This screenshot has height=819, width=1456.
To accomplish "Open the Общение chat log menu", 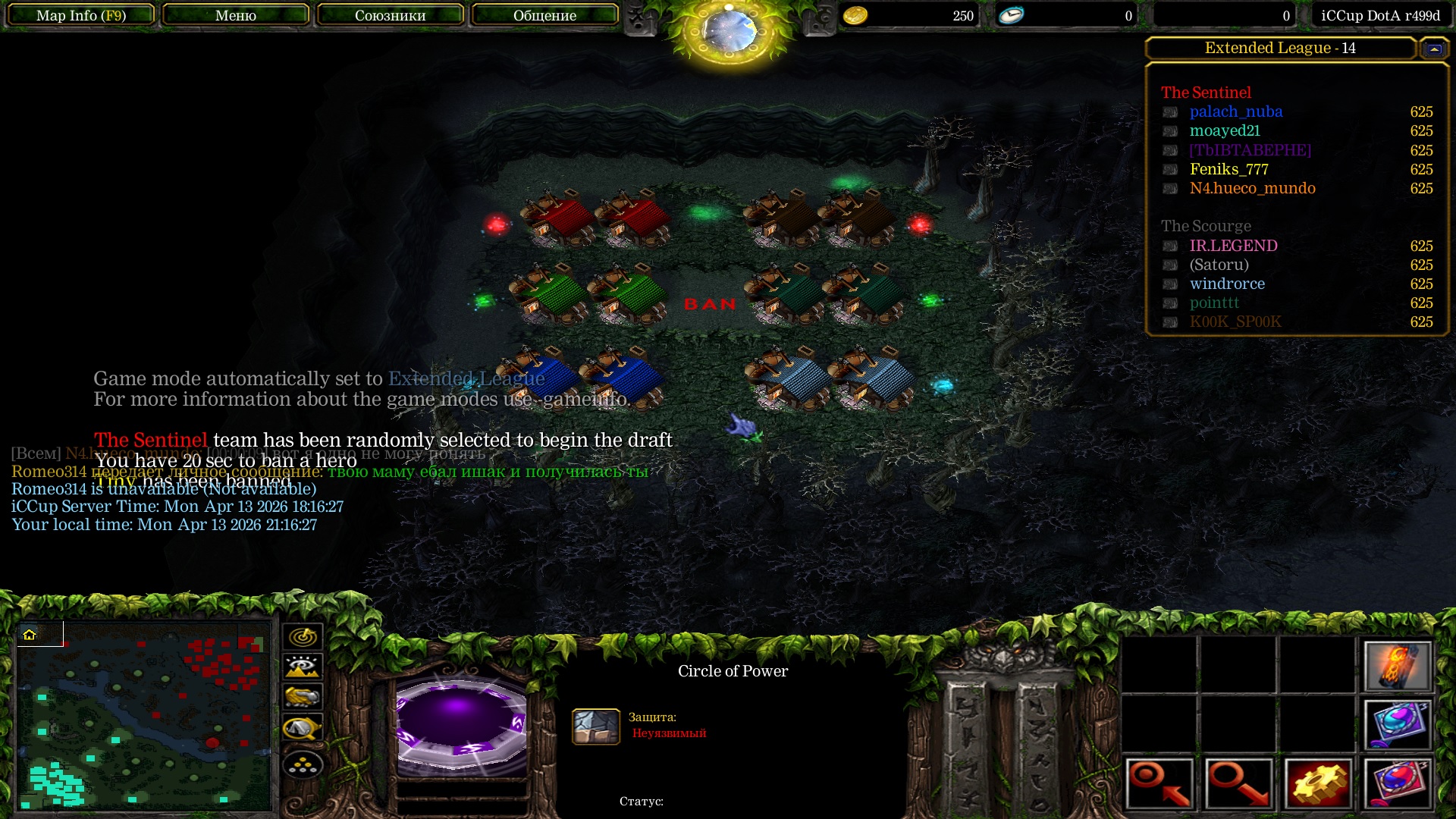I will (544, 15).
